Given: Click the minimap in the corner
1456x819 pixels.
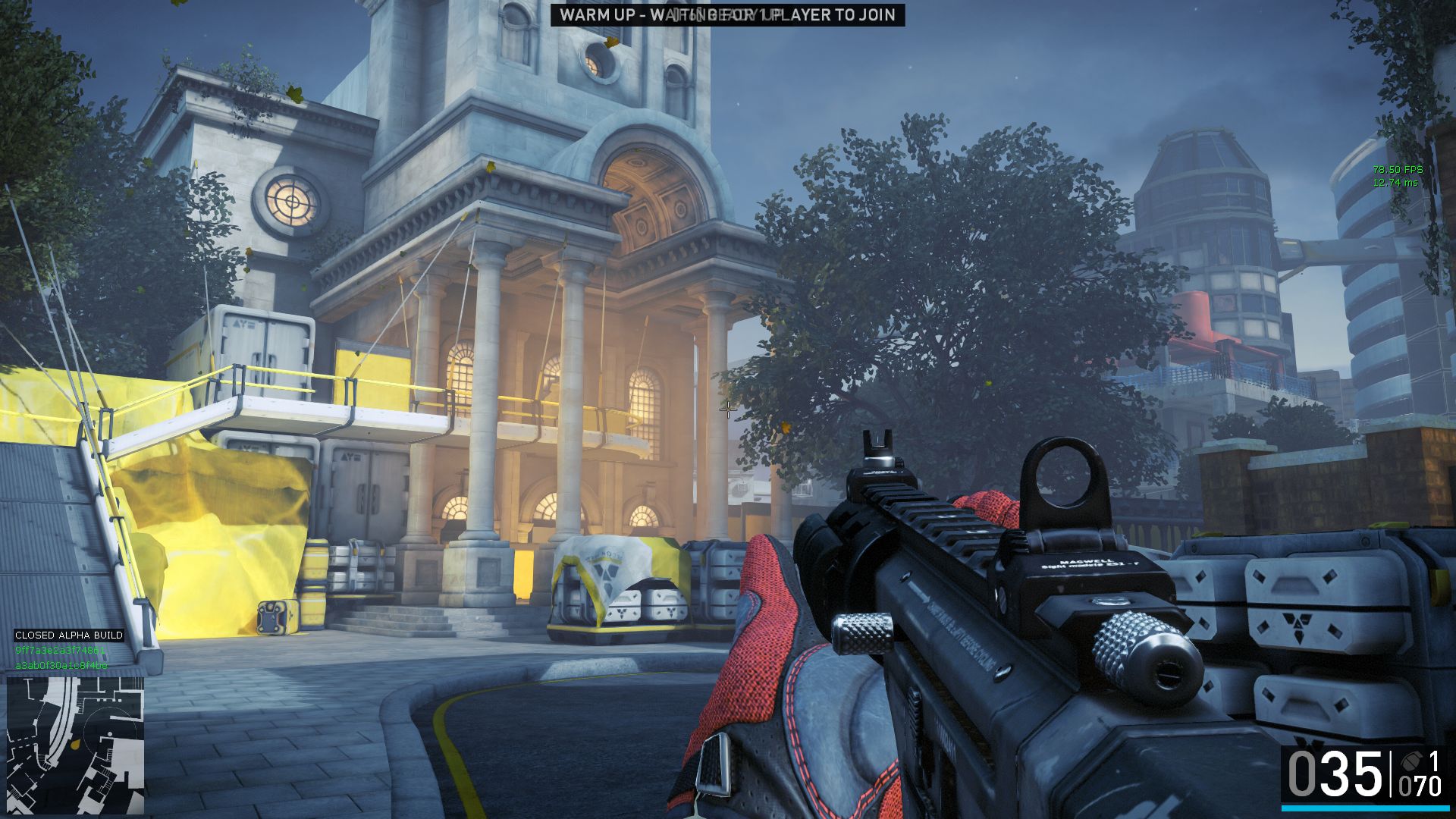Looking at the screenshot, I should coord(75,745).
